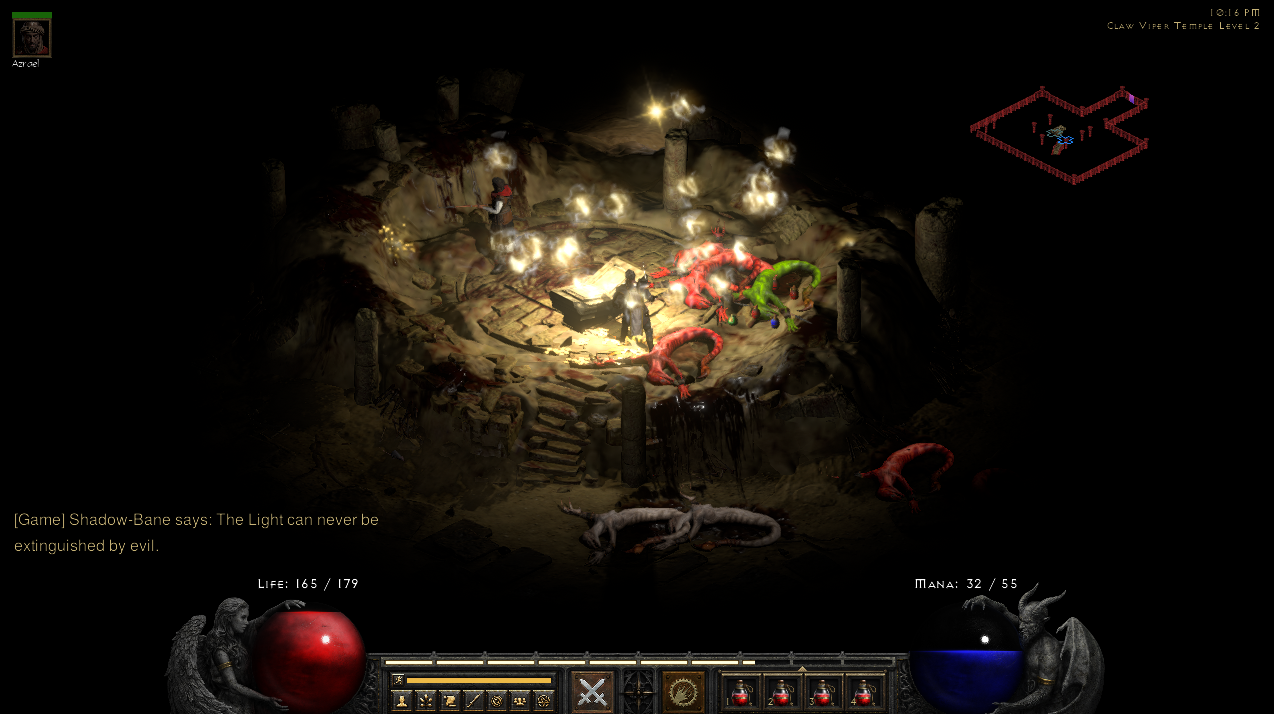Image resolution: width=1274 pixels, height=714 pixels.
Task: Click the automap overlay of the temple
Action: tap(1060, 134)
